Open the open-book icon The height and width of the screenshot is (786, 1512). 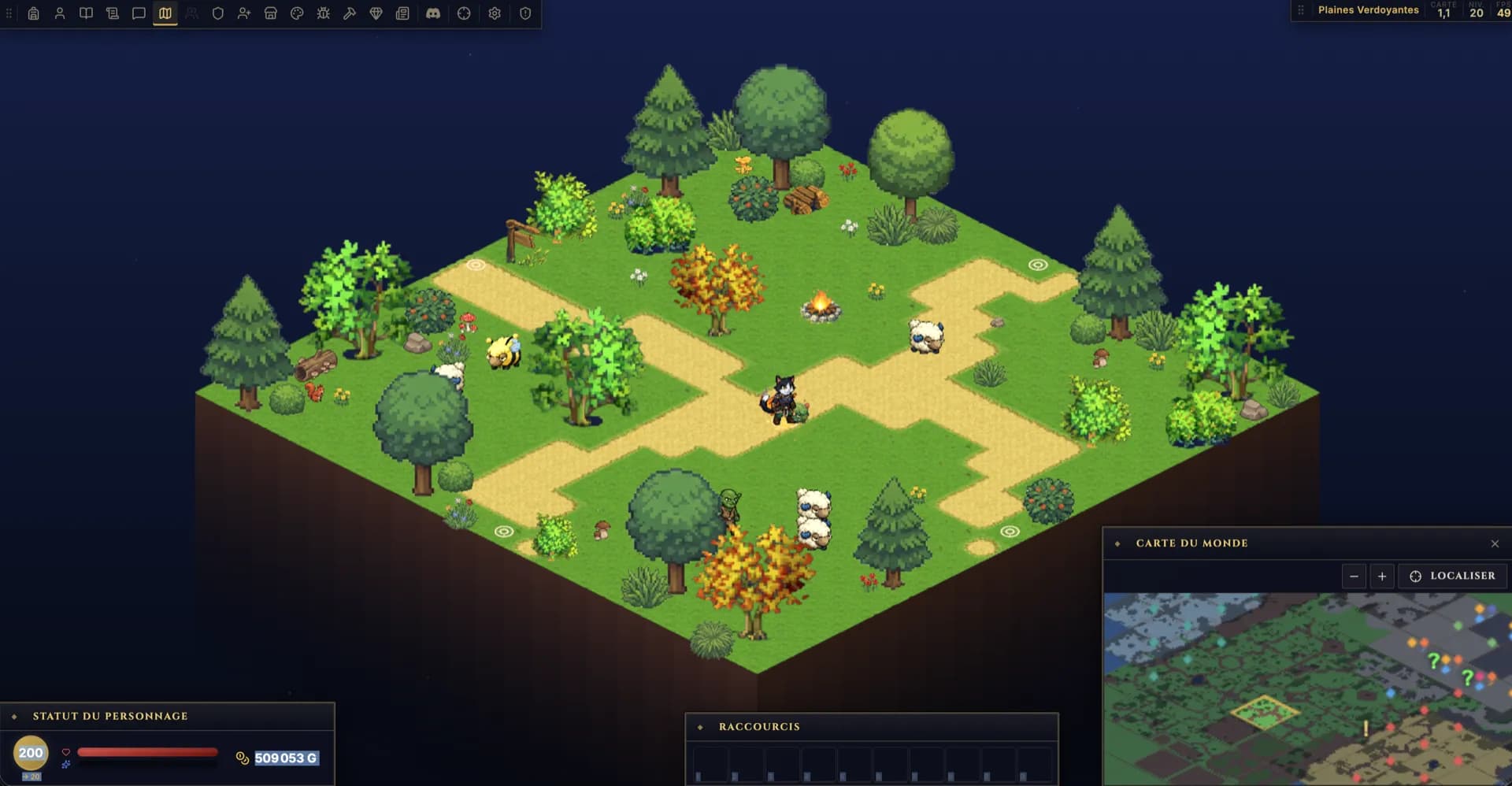(x=86, y=13)
